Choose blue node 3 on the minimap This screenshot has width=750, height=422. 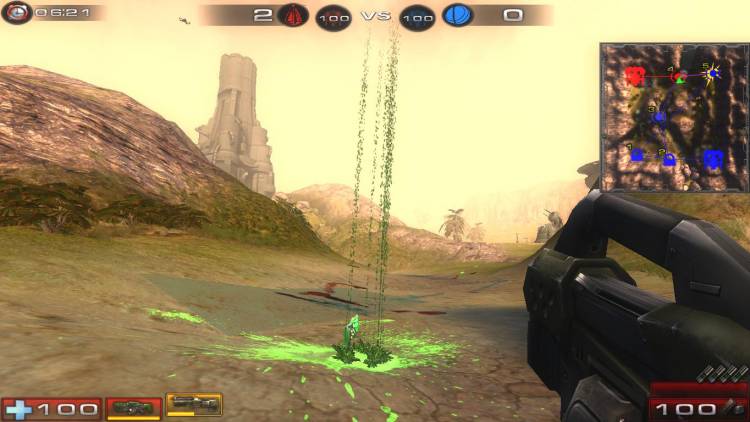click(x=659, y=117)
